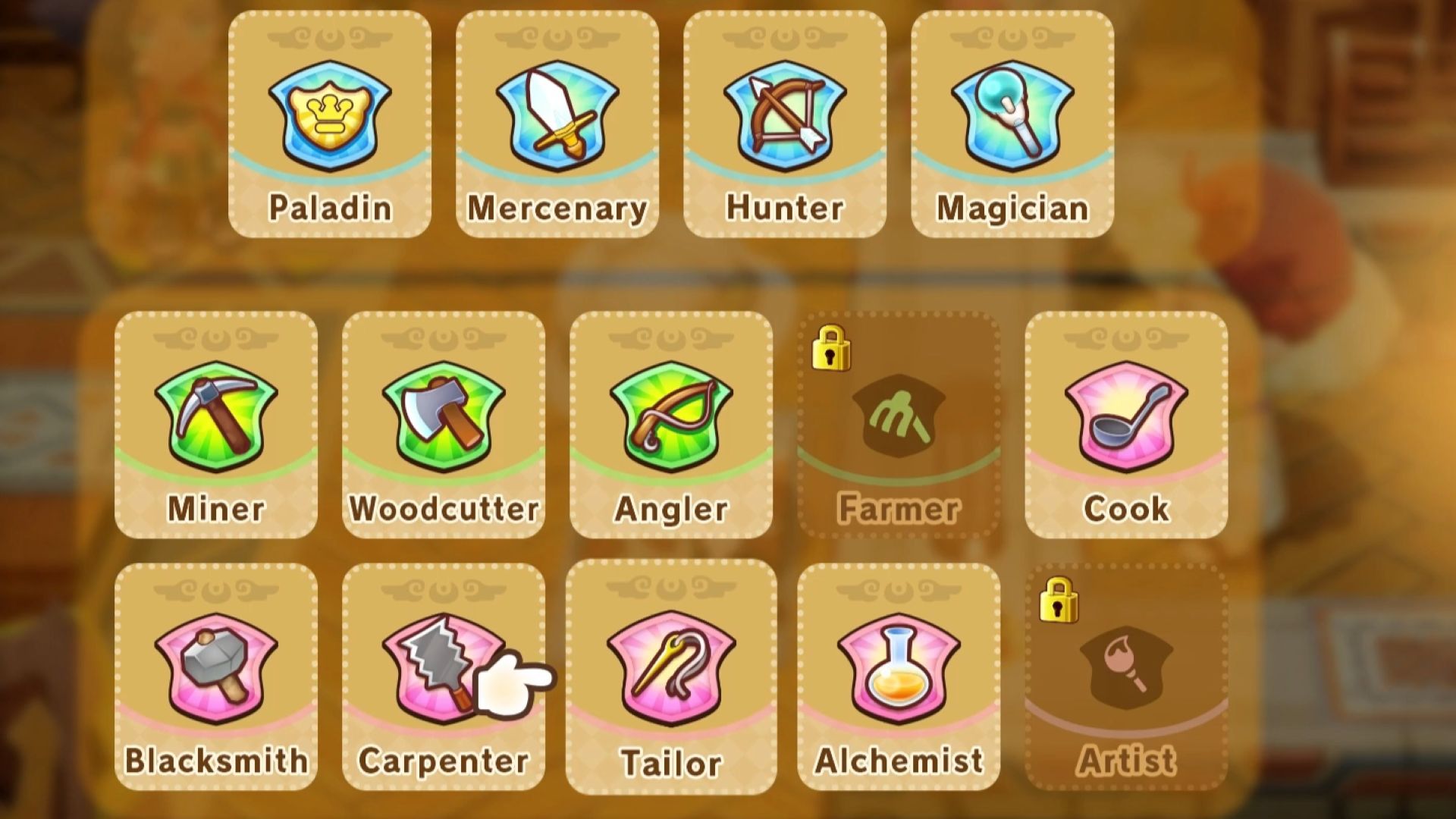Pick the Angler fishing rod card
This screenshot has height=819, width=1456.
(x=671, y=425)
